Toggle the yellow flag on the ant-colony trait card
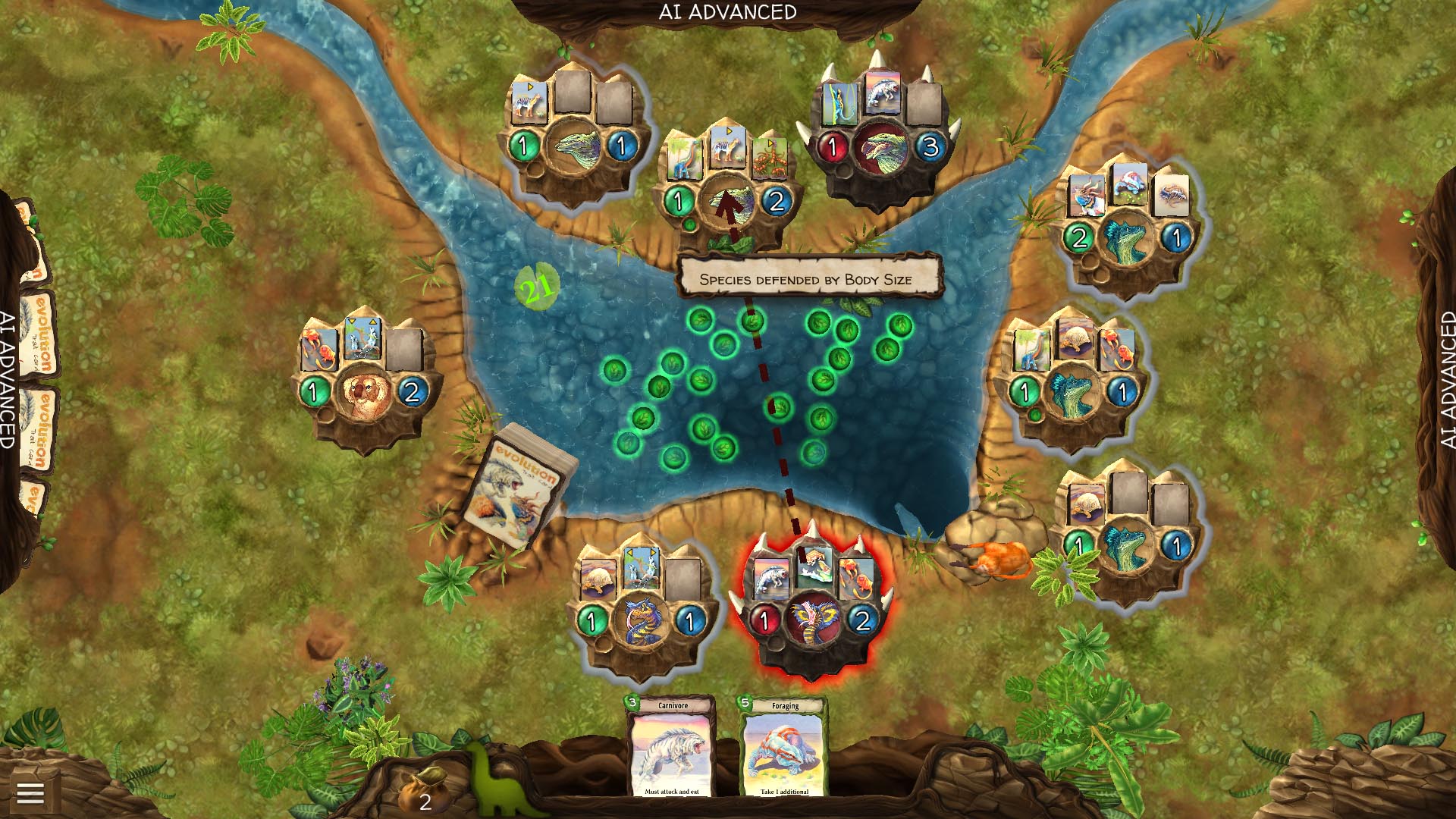Screen dimensions: 1456x819 (x=770, y=143)
